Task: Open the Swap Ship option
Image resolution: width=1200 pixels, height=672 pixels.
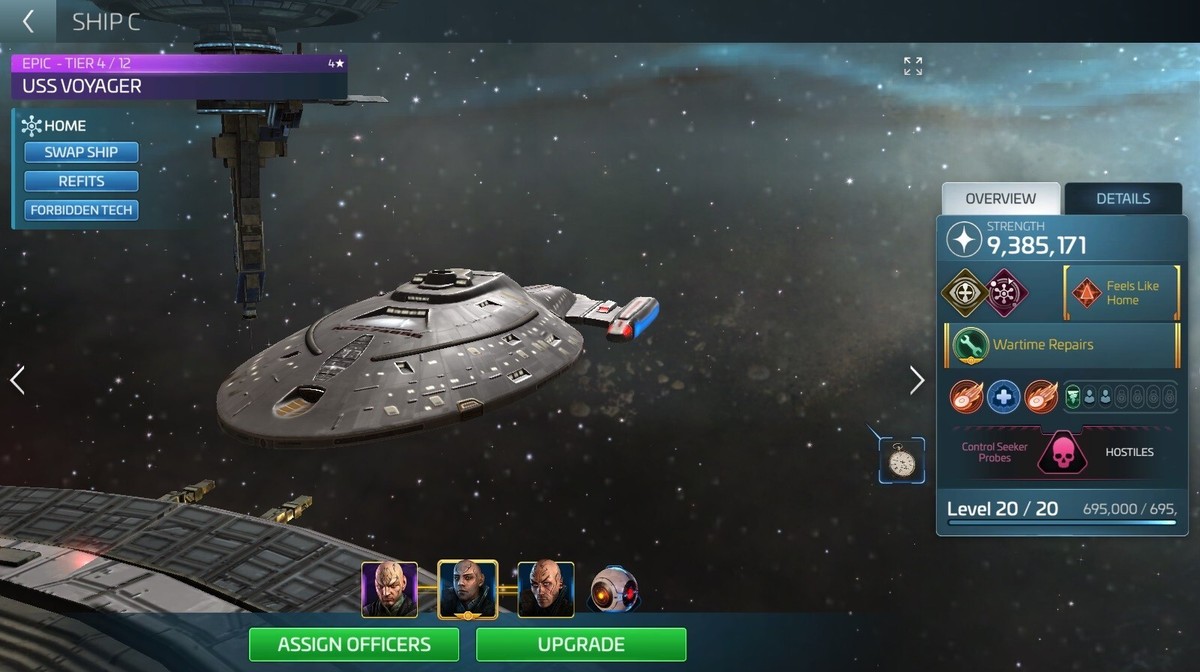Action: click(81, 152)
